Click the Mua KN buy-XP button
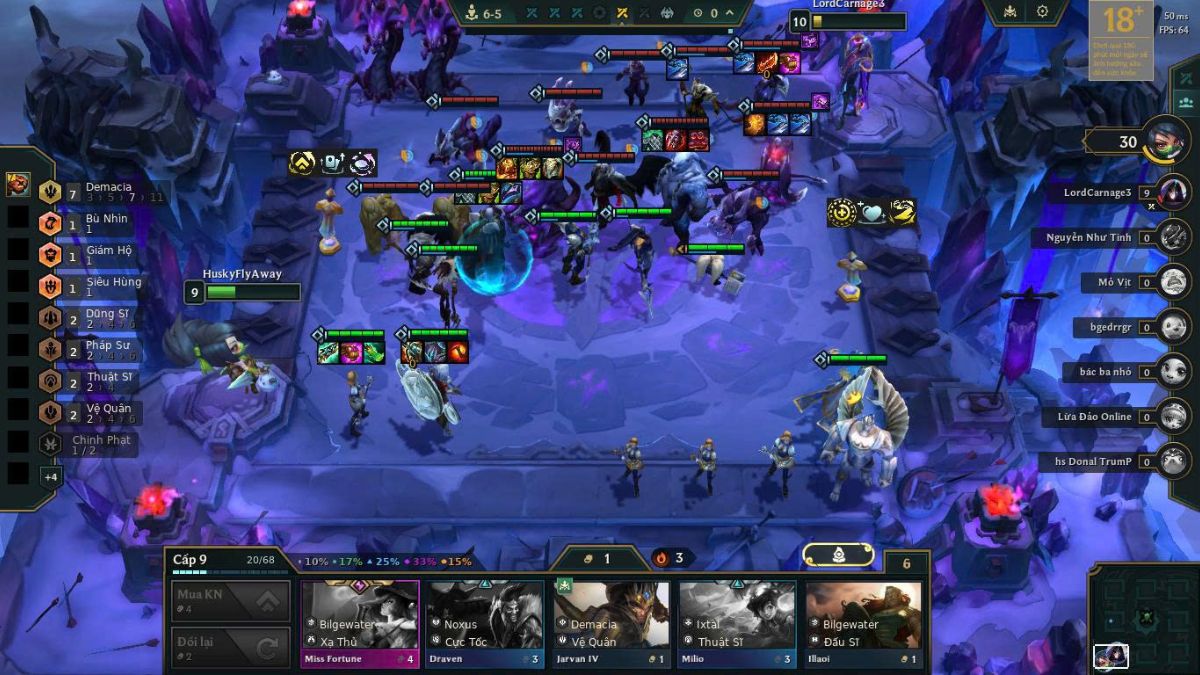1200x675 pixels. click(230, 601)
